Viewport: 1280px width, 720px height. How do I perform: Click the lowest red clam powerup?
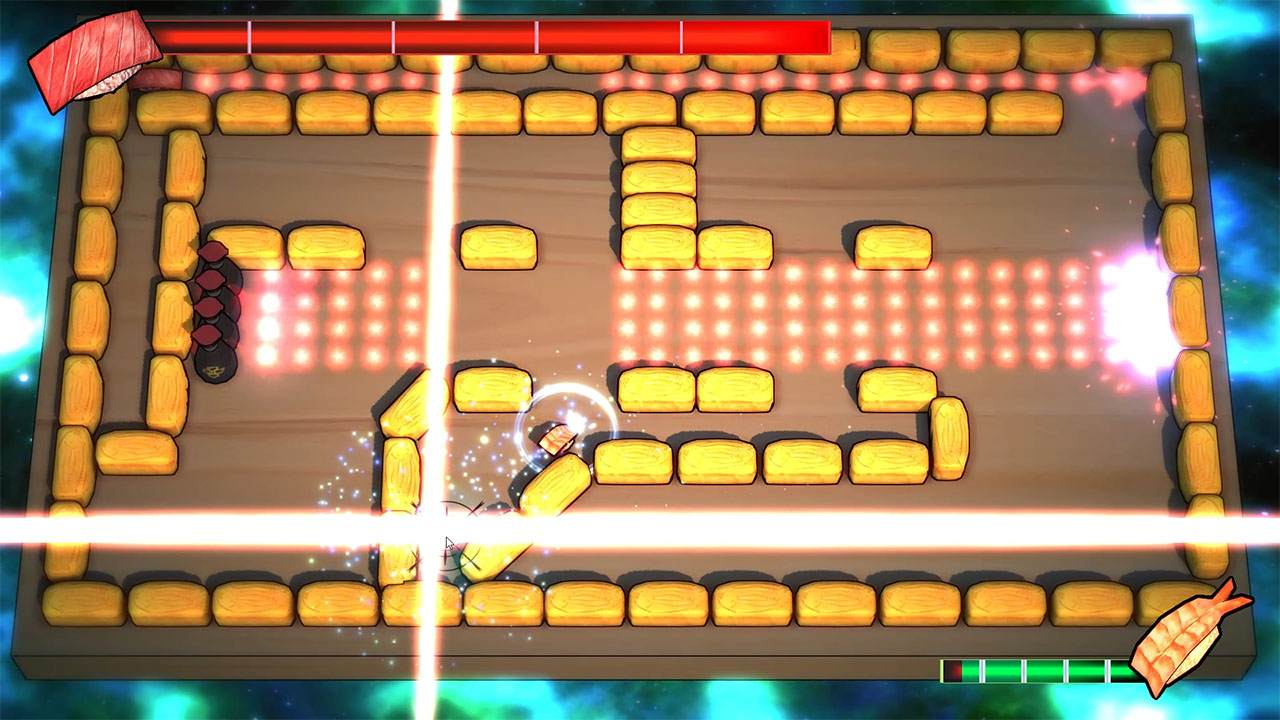coord(210,336)
